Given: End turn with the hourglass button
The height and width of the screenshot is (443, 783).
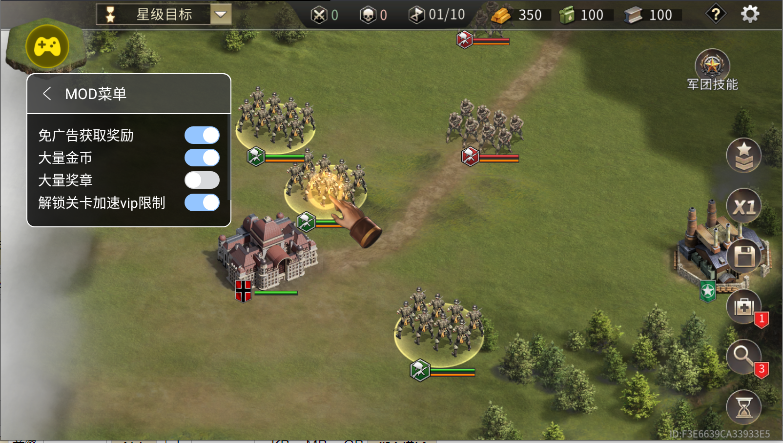Looking at the screenshot, I should [x=743, y=407].
